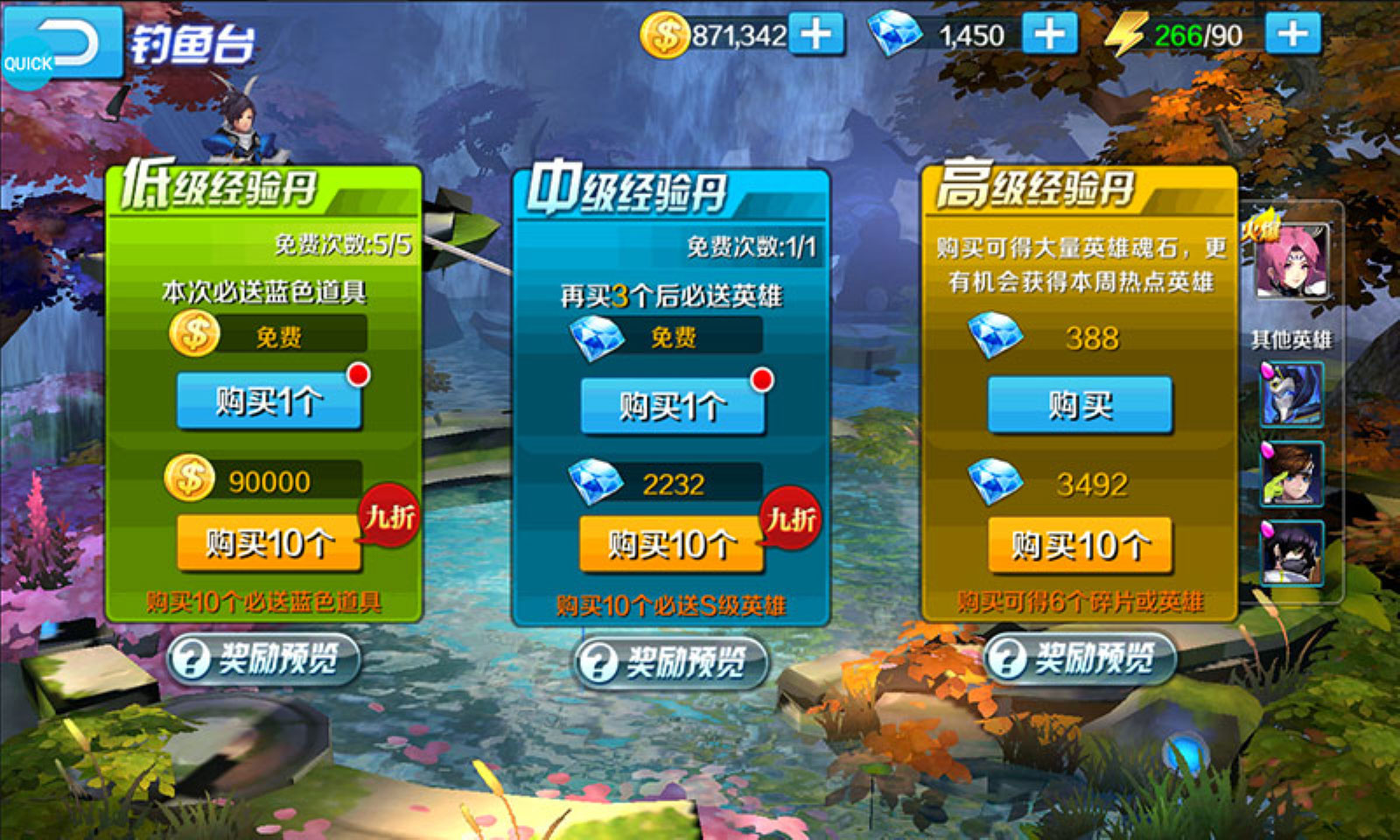Screen dimensions: 1400x840
Task: Add diamonds via the diamond plus button
Action: point(1049,33)
